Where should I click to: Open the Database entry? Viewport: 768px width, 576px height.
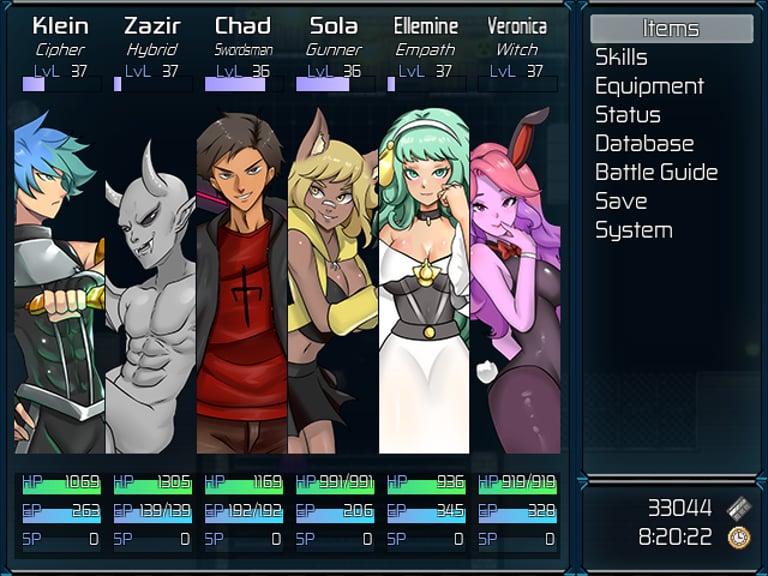[x=644, y=144]
